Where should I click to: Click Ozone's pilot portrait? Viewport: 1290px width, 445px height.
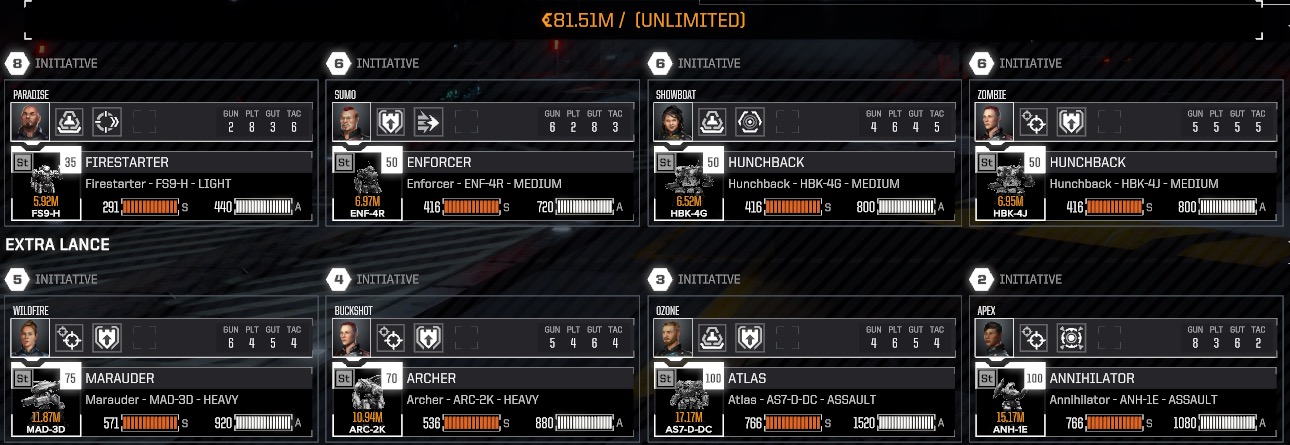click(673, 338)
